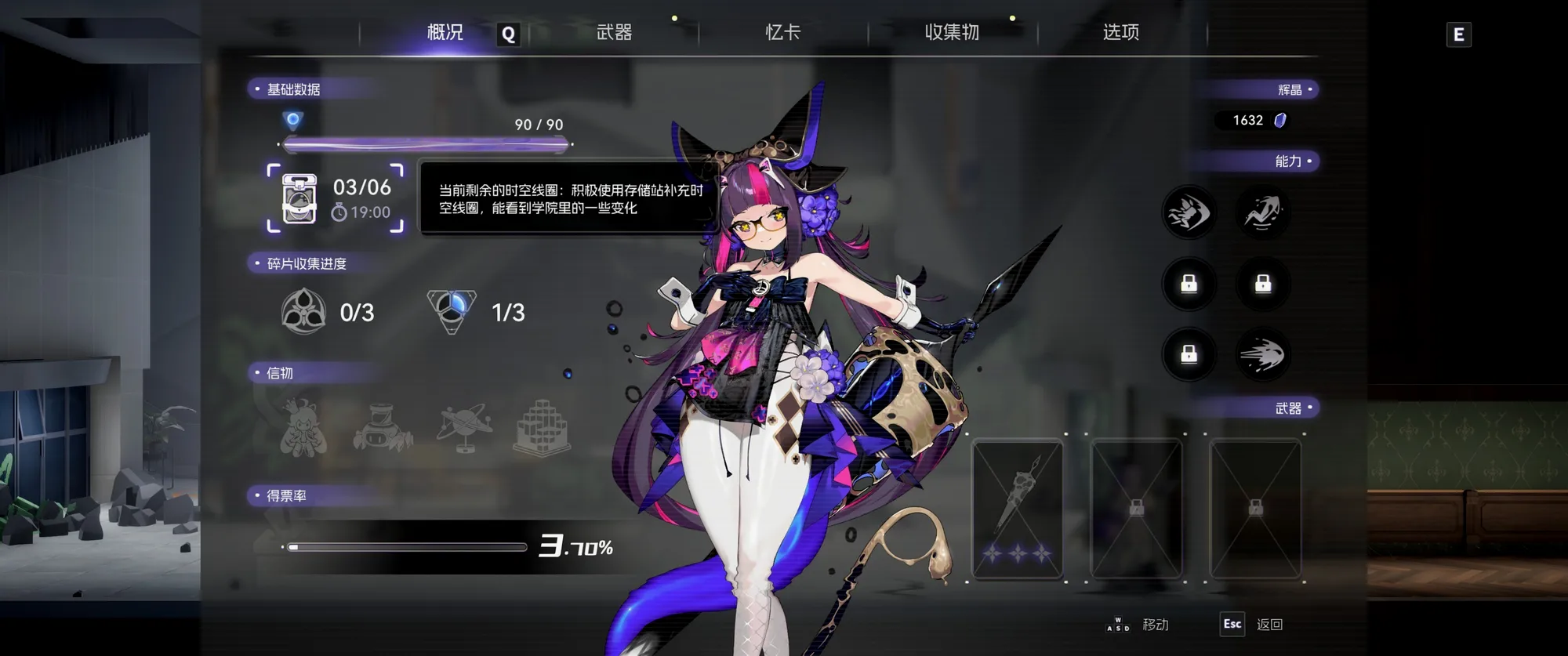The width and height of the screenshot is (1568, 656).
Task: View the leaping figure ability icon
Action: (x=1262, y=212)
